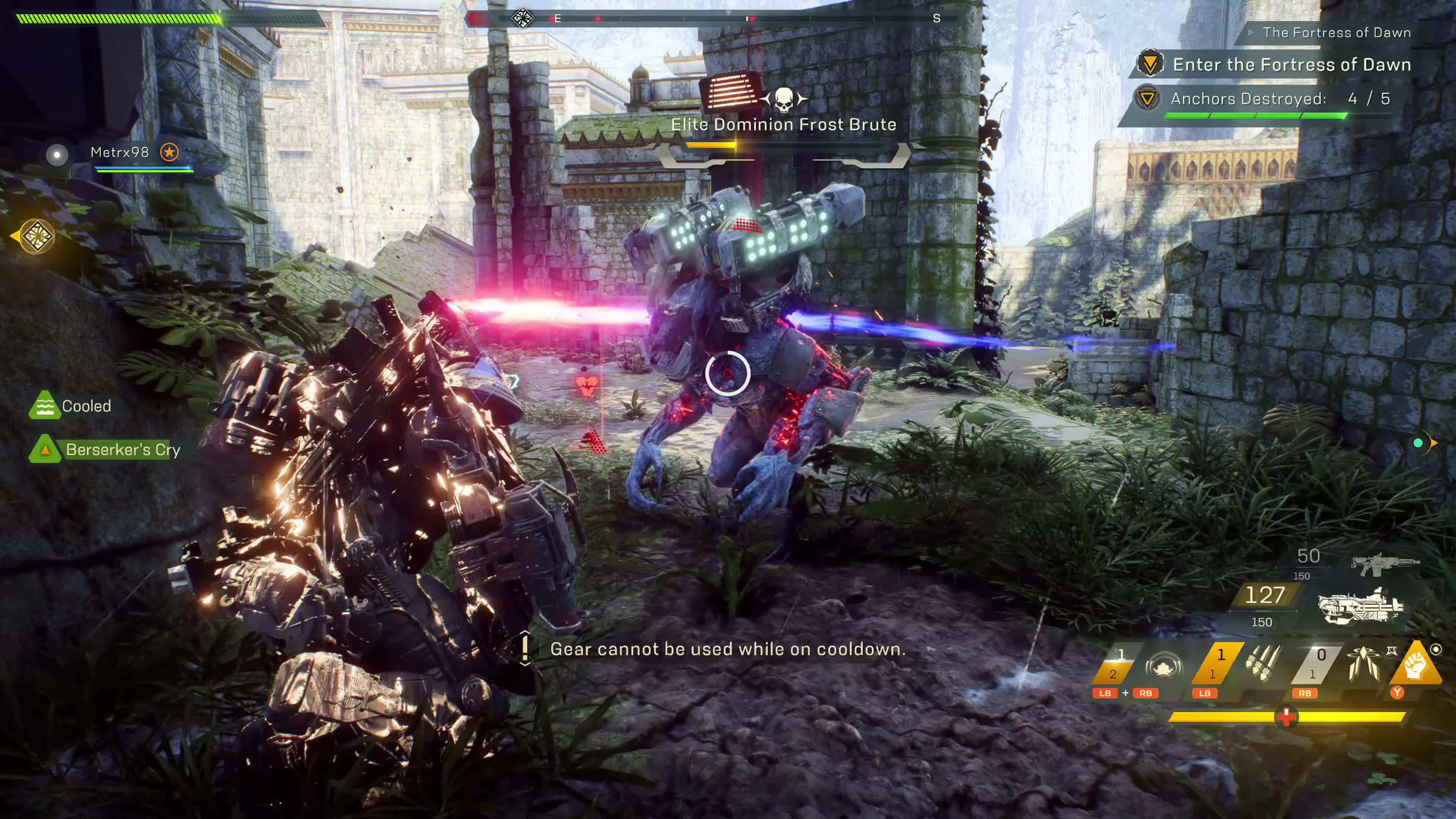The height and width of the screenshot is (819, 1456).
Task: Inspect the Cooled status effect icon
Action: click(44, 405)
